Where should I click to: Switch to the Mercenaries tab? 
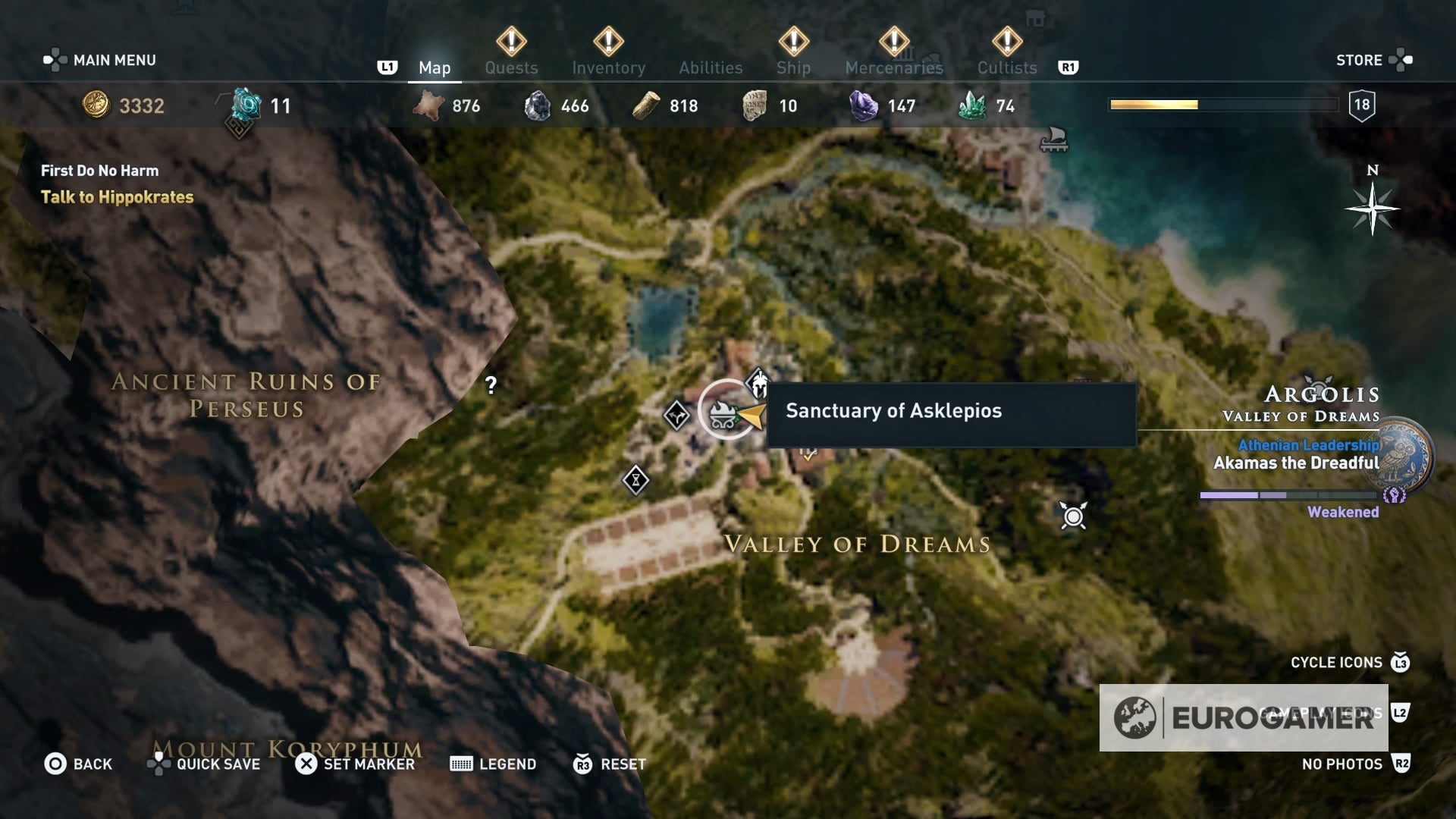[x=895, y=67]
